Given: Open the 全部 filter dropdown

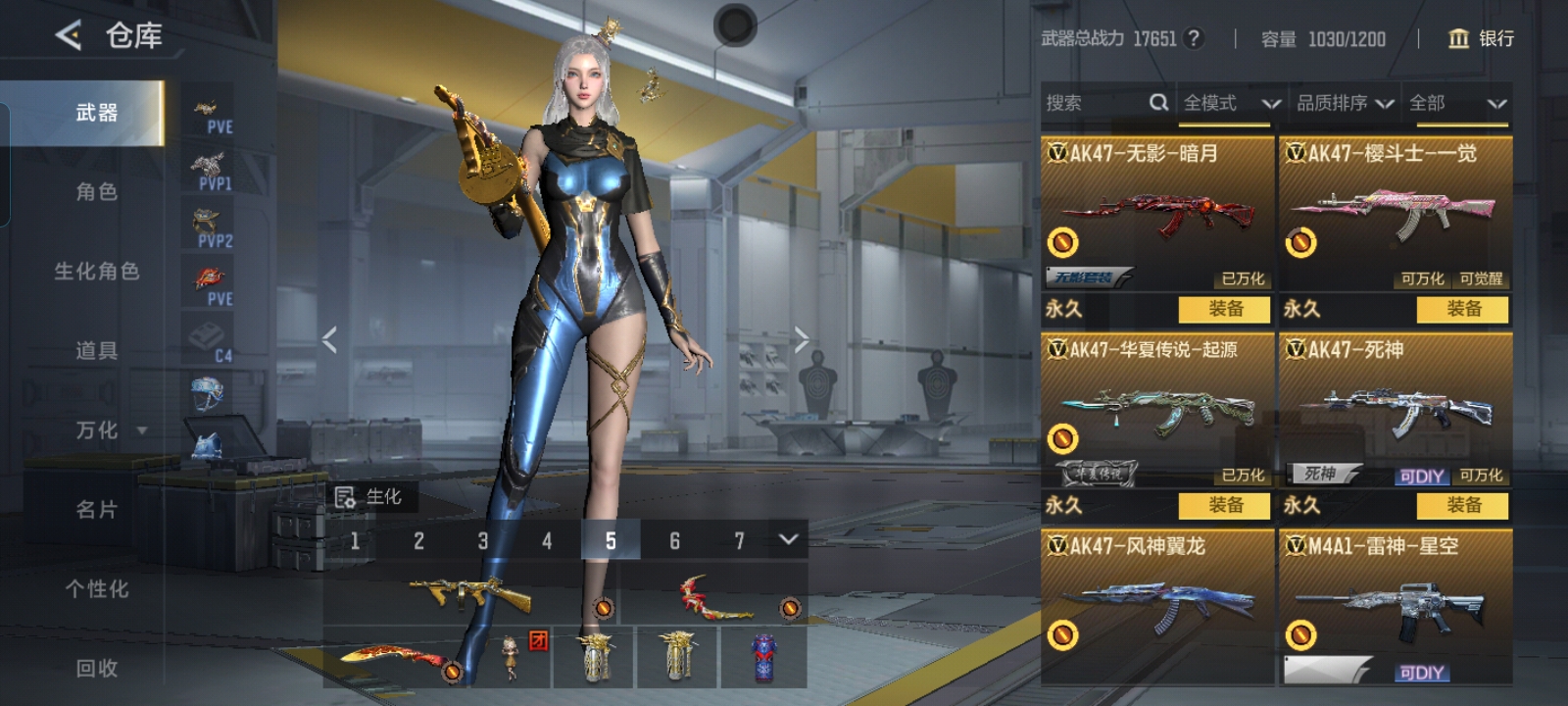Looking at the screenshot, I should pos(1456,103).
